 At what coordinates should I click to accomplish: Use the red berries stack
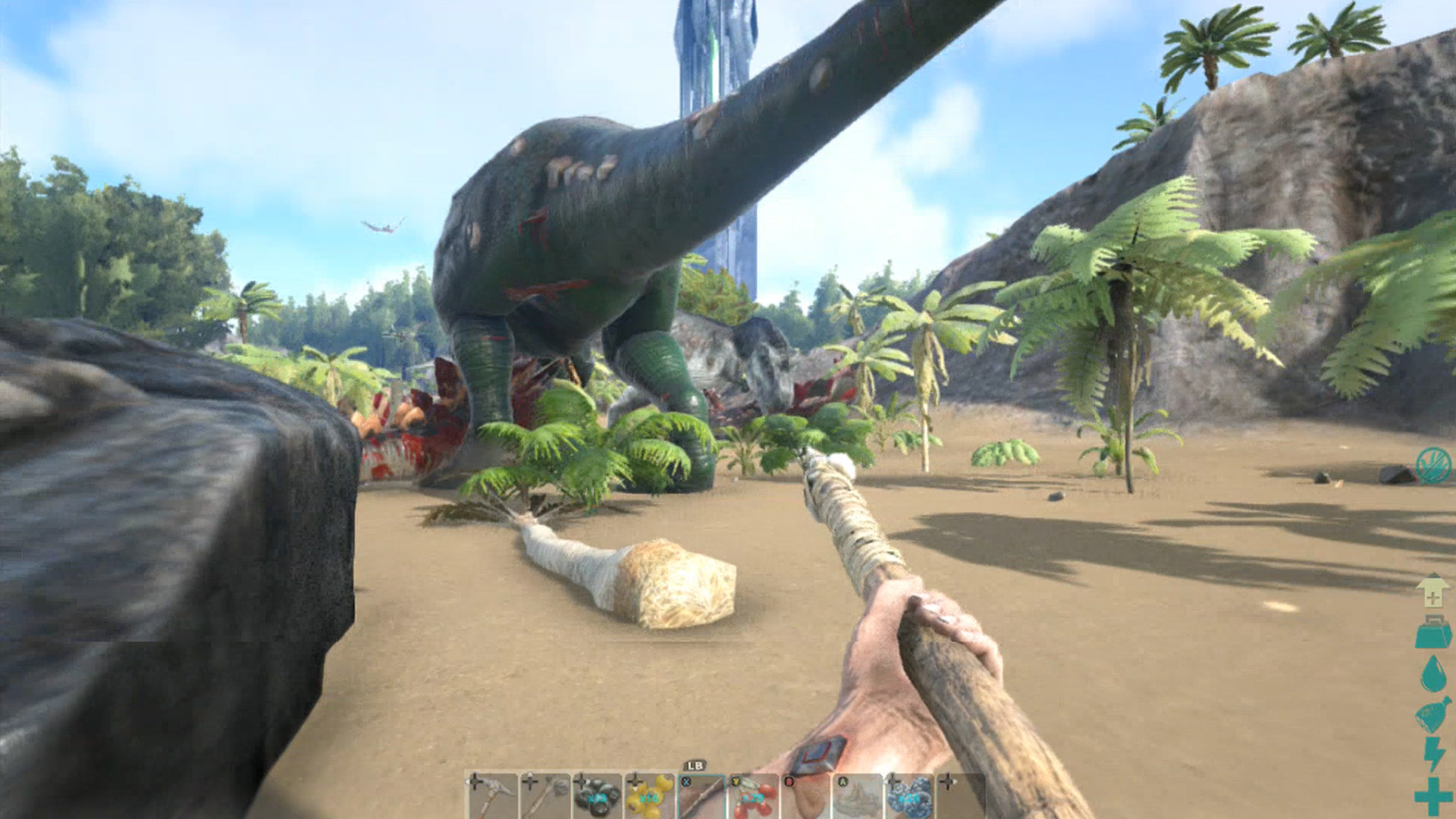coord(753,796)
